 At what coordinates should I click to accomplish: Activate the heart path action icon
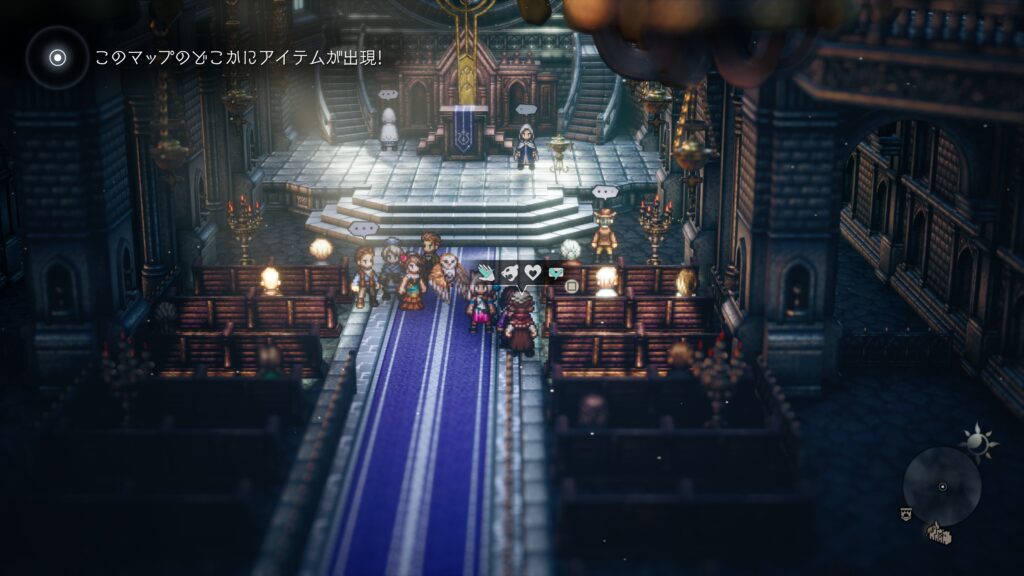coord(533,271)
